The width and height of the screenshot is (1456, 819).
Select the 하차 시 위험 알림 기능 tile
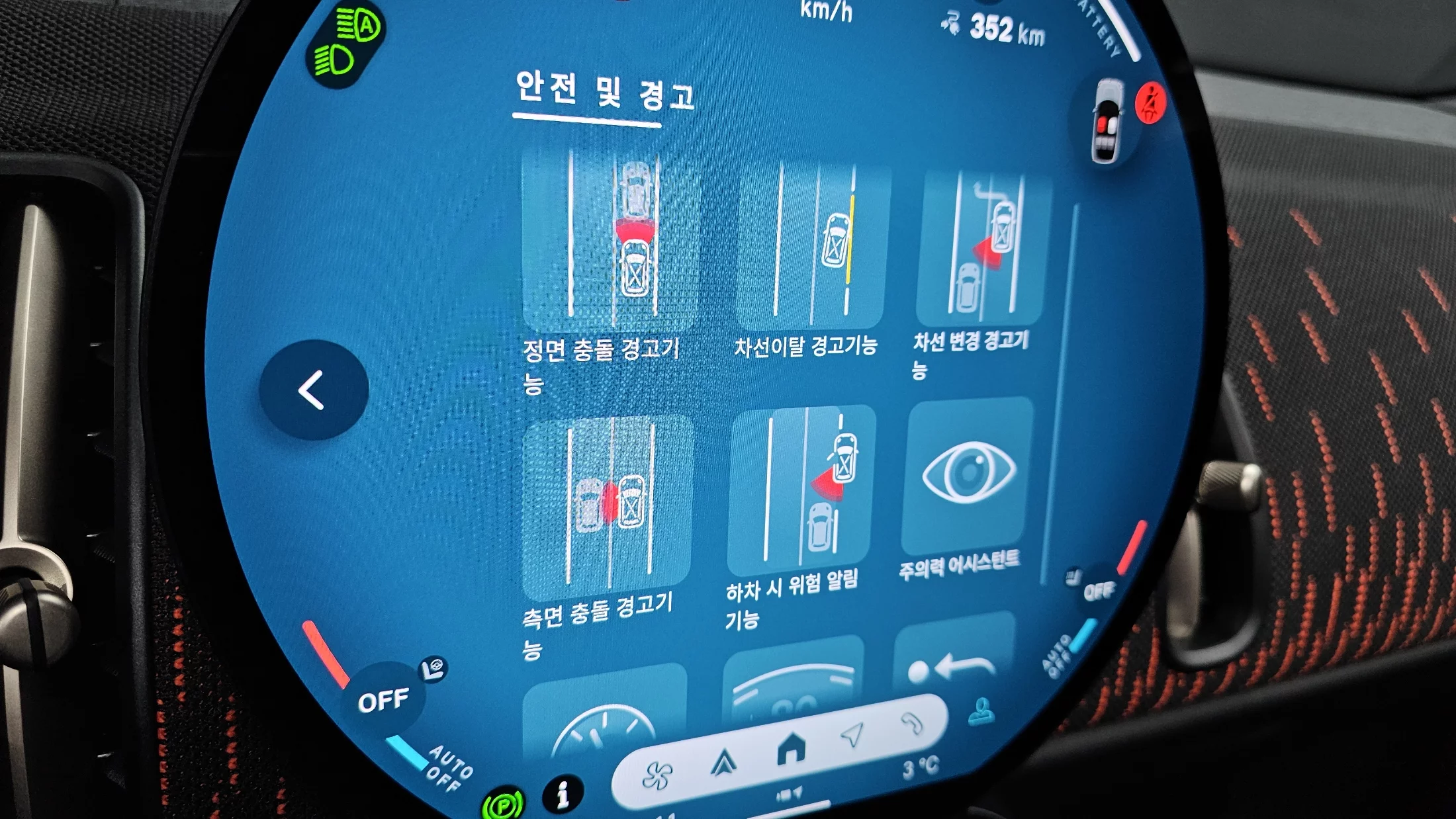click(802, 490)
